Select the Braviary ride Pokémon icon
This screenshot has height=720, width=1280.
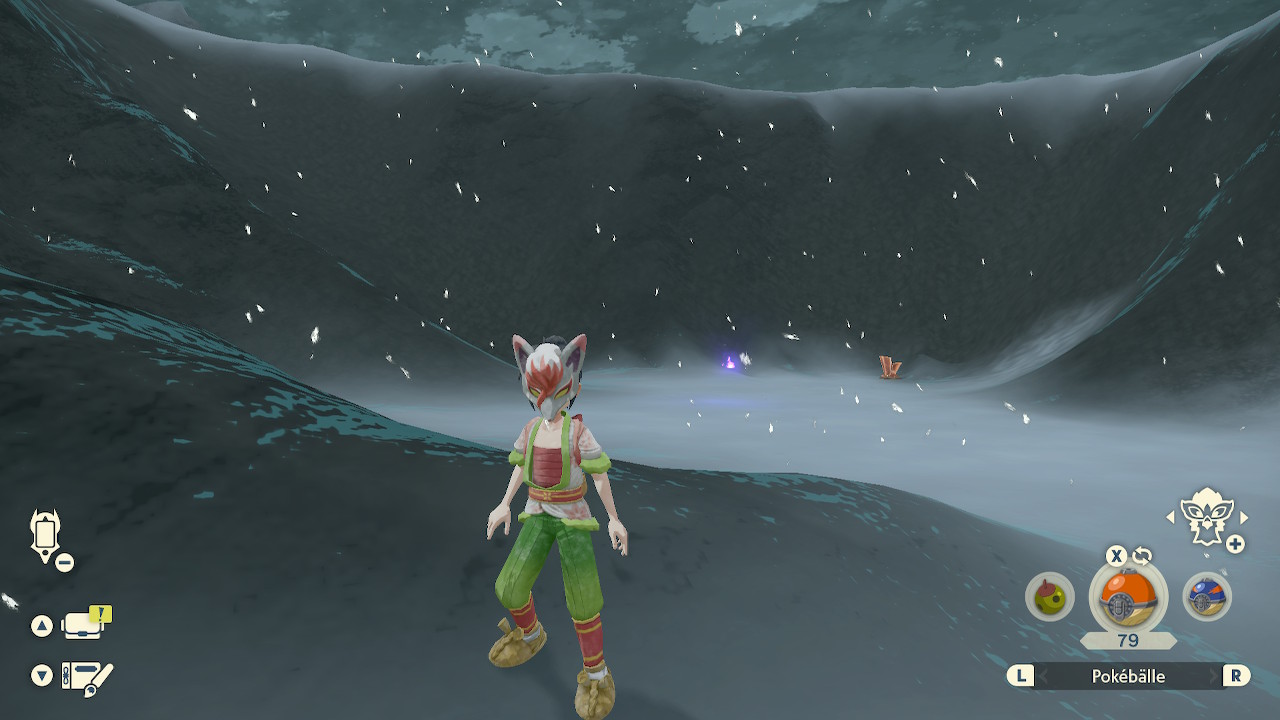(1207, 516)
